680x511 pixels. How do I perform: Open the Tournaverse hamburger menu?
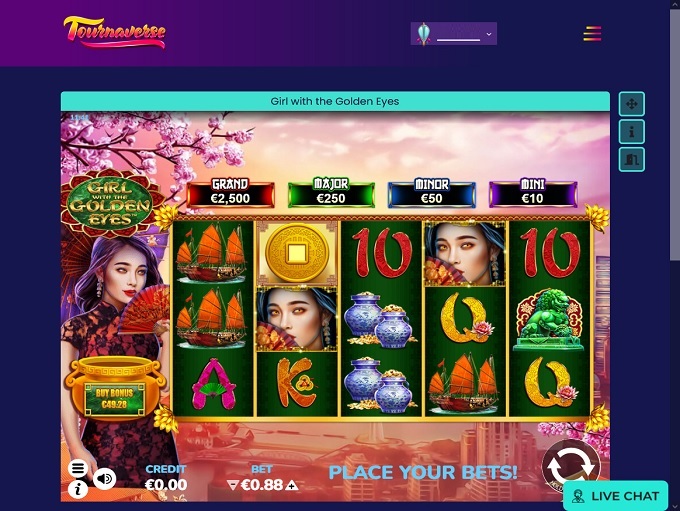(x=592, y=34)
